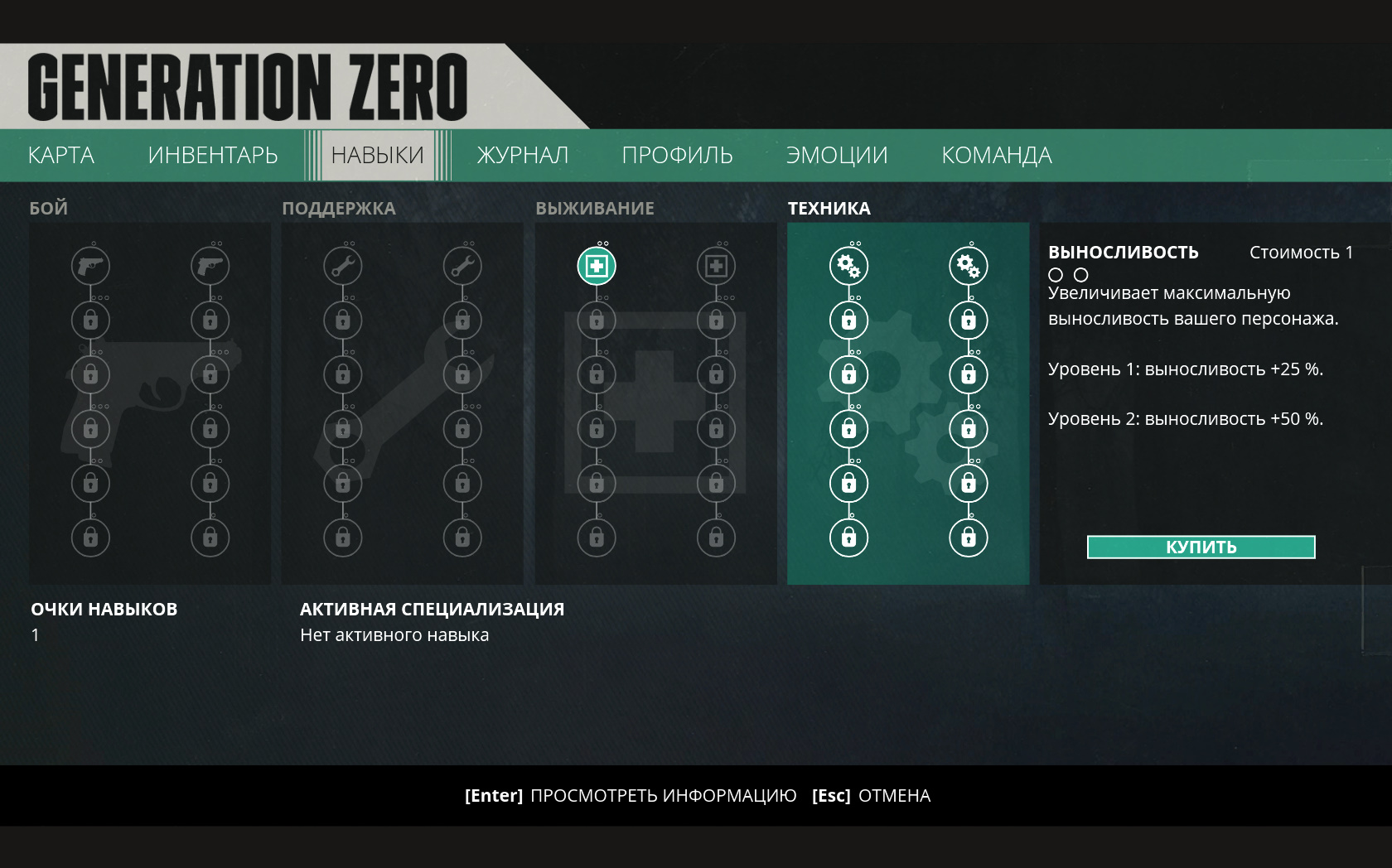Select the highlighted medkit skill in Выживание

(597, 266)
